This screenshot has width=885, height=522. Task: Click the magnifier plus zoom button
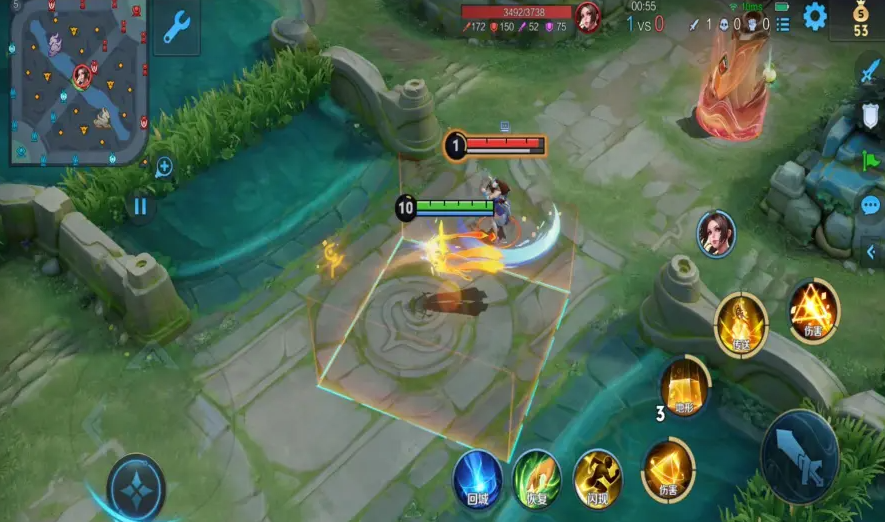pos(164,167)
